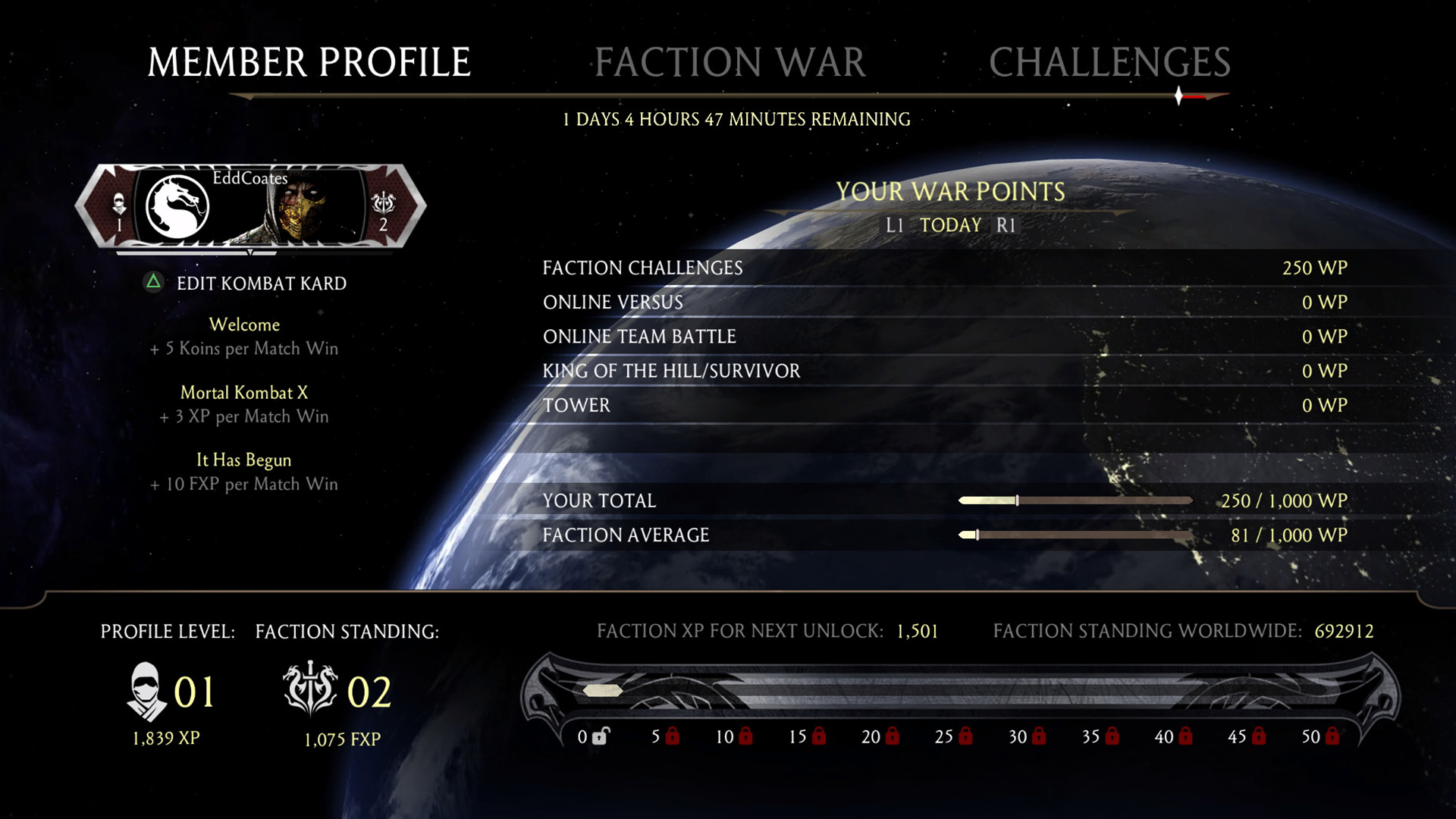Click the EddCoates Kombat Kard banner
Screen dimensions: 1456x819
coord(250,206)
